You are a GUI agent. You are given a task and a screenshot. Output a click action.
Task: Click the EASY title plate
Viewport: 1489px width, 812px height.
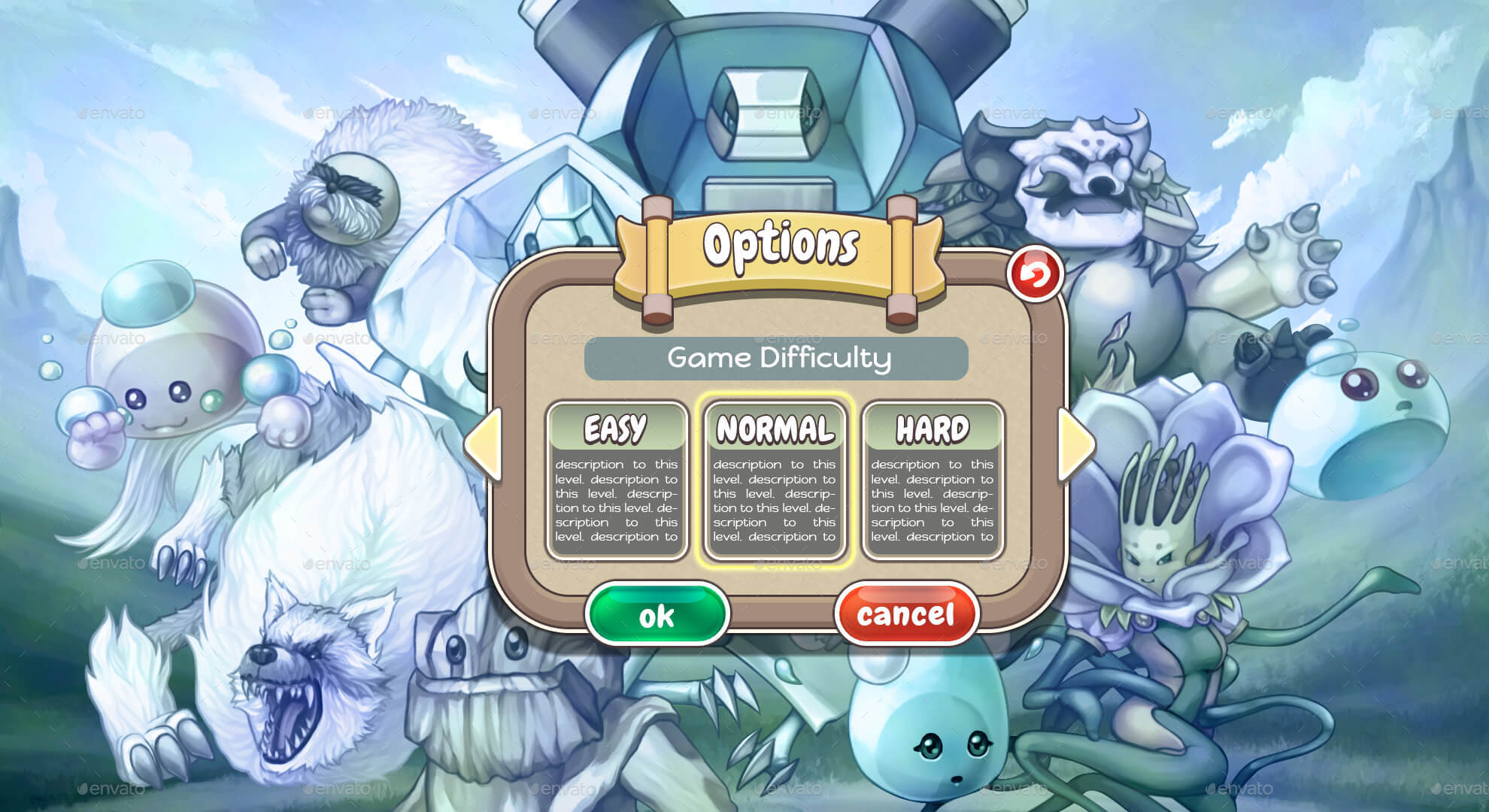(x=618, y=429)
